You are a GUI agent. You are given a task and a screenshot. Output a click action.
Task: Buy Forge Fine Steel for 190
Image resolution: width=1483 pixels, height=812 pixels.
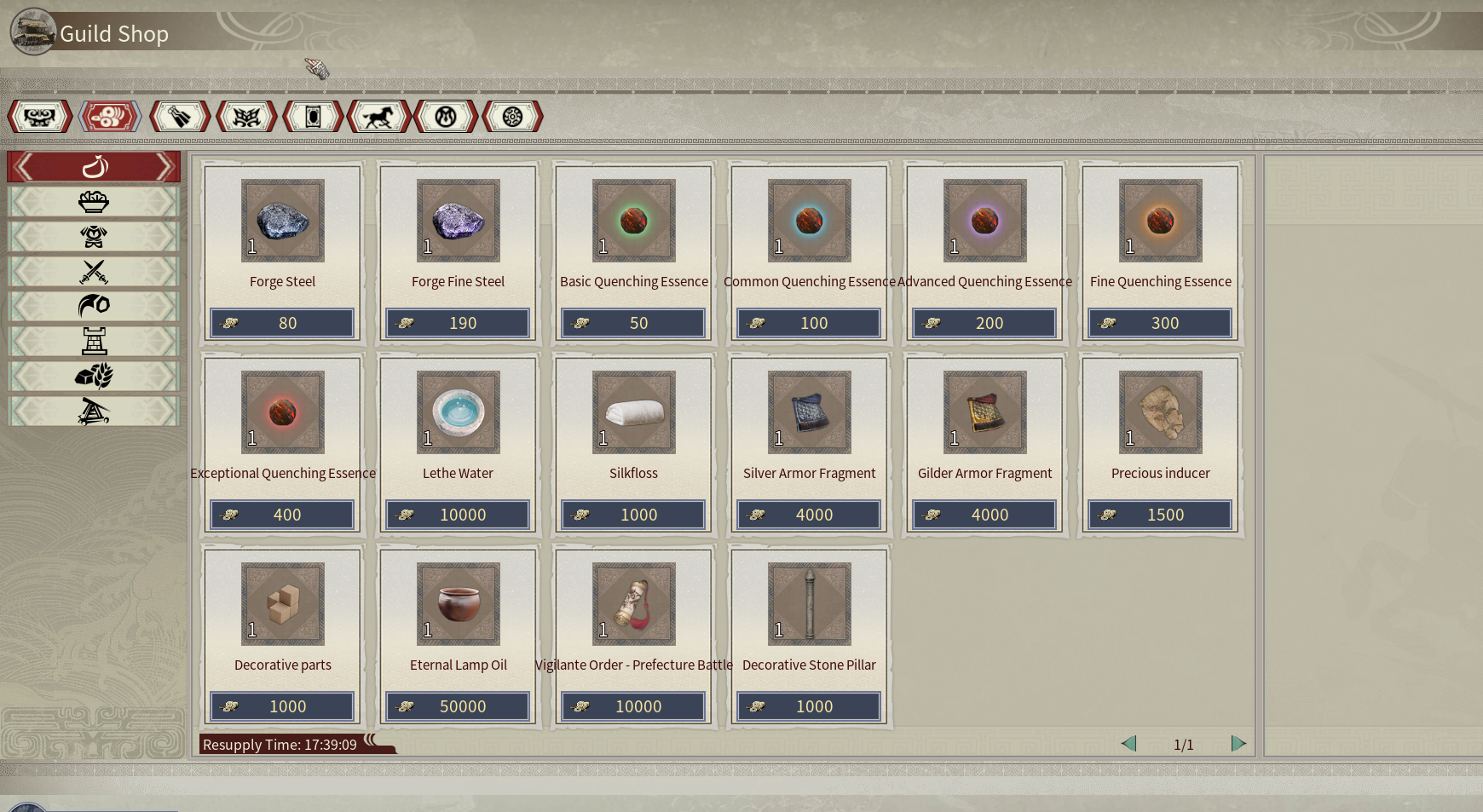tap(458, 323)
